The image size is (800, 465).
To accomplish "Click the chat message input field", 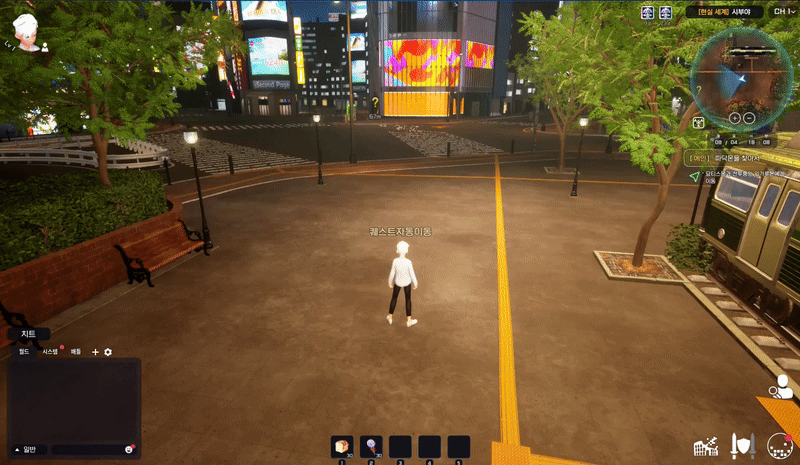I will click(x=88, y=448).
